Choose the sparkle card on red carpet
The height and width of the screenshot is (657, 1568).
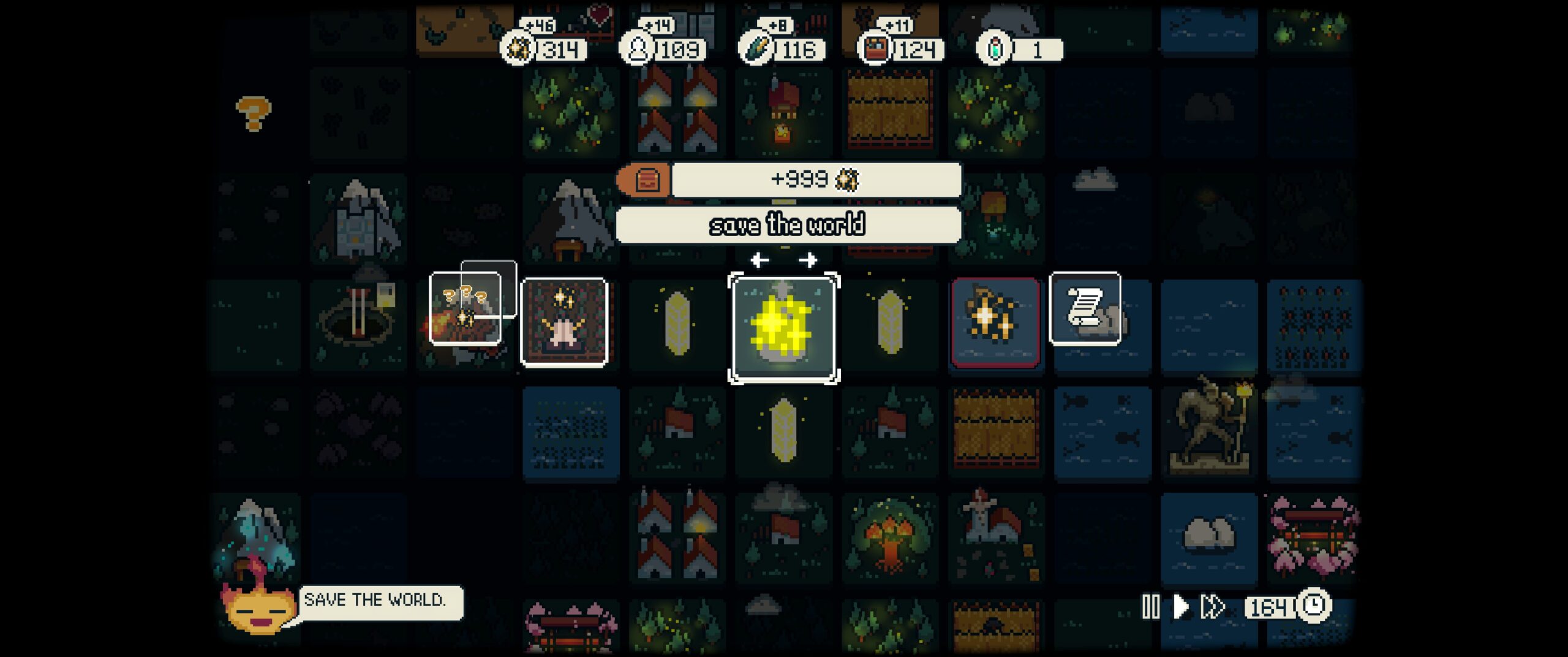click(x=563, y=322)
